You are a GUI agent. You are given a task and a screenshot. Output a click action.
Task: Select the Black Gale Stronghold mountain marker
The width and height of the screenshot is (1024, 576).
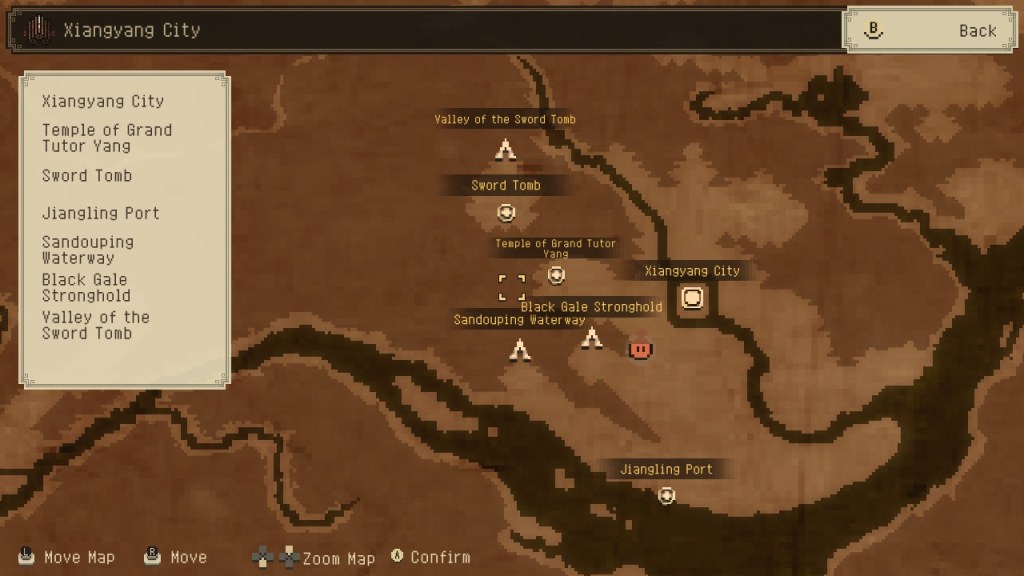592,340
